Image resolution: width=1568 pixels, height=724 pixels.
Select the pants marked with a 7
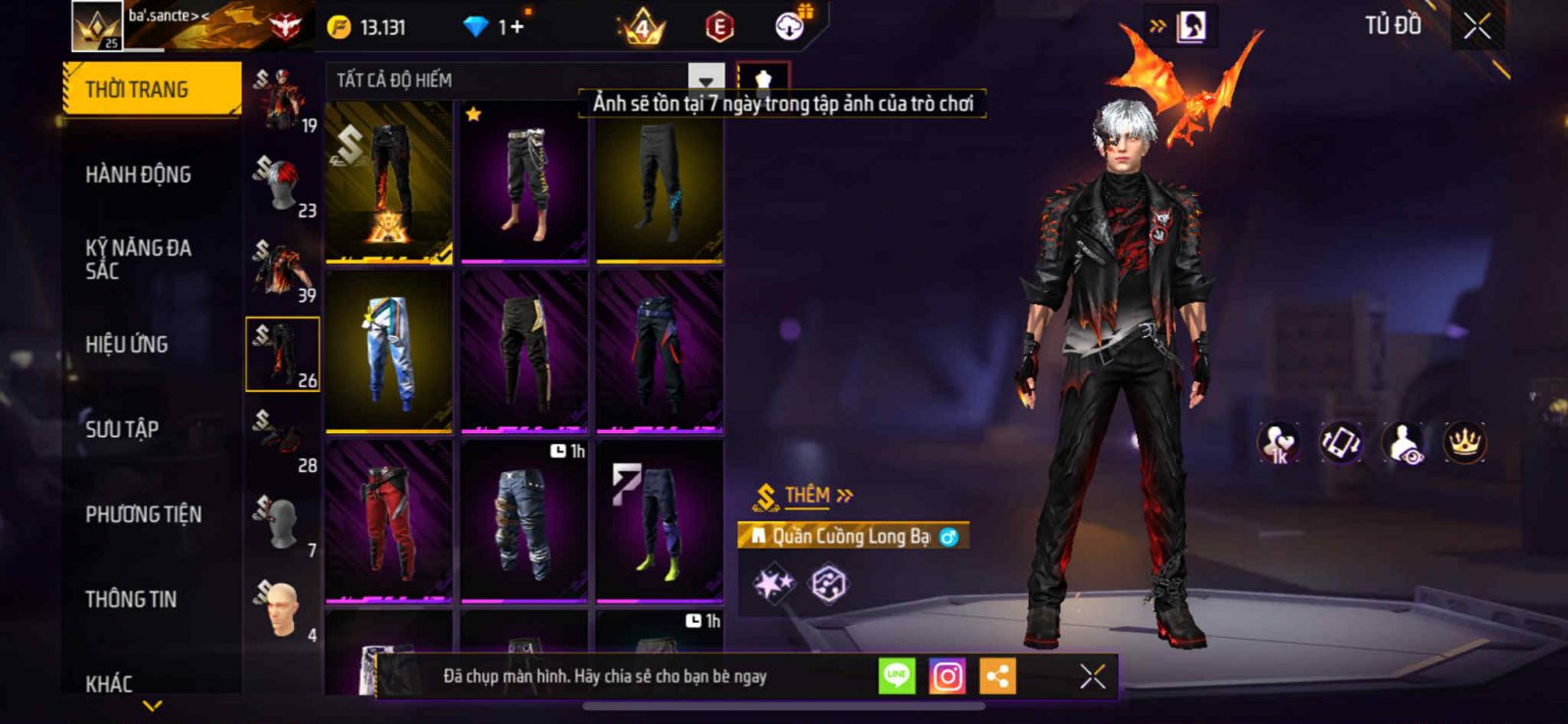coord(660,519)
